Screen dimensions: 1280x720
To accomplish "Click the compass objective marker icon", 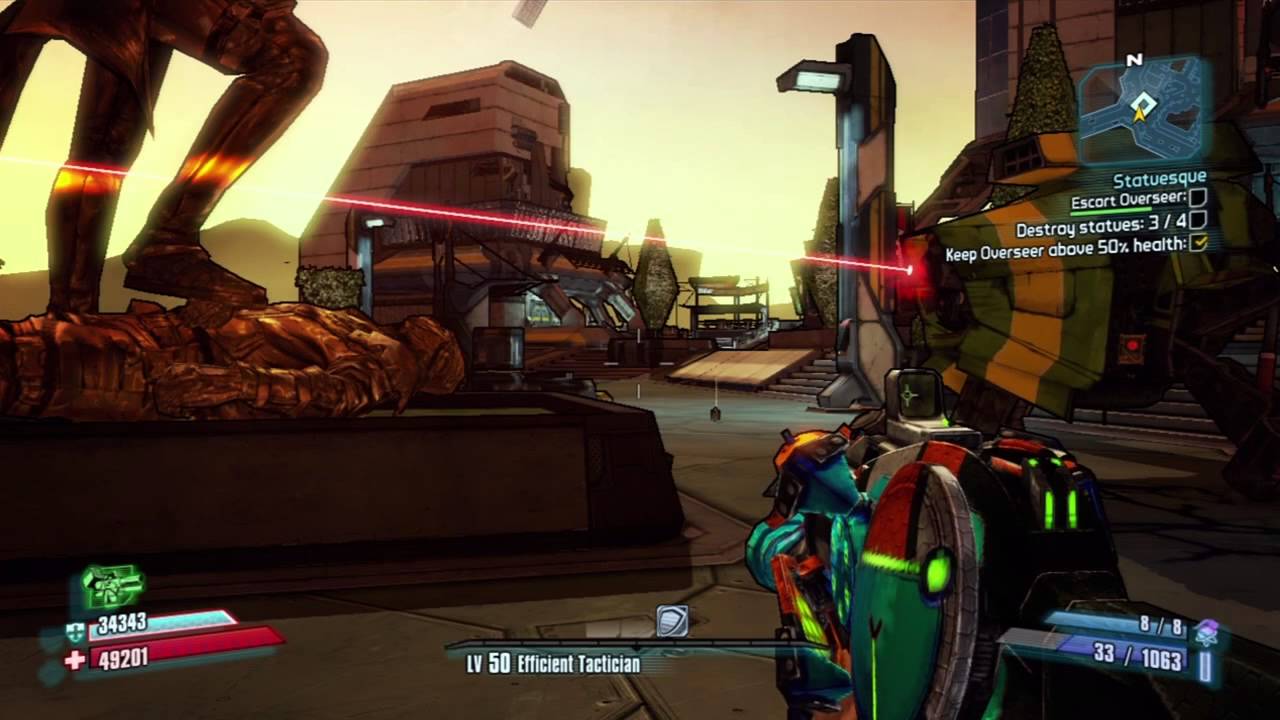I will tap(672, 621).
